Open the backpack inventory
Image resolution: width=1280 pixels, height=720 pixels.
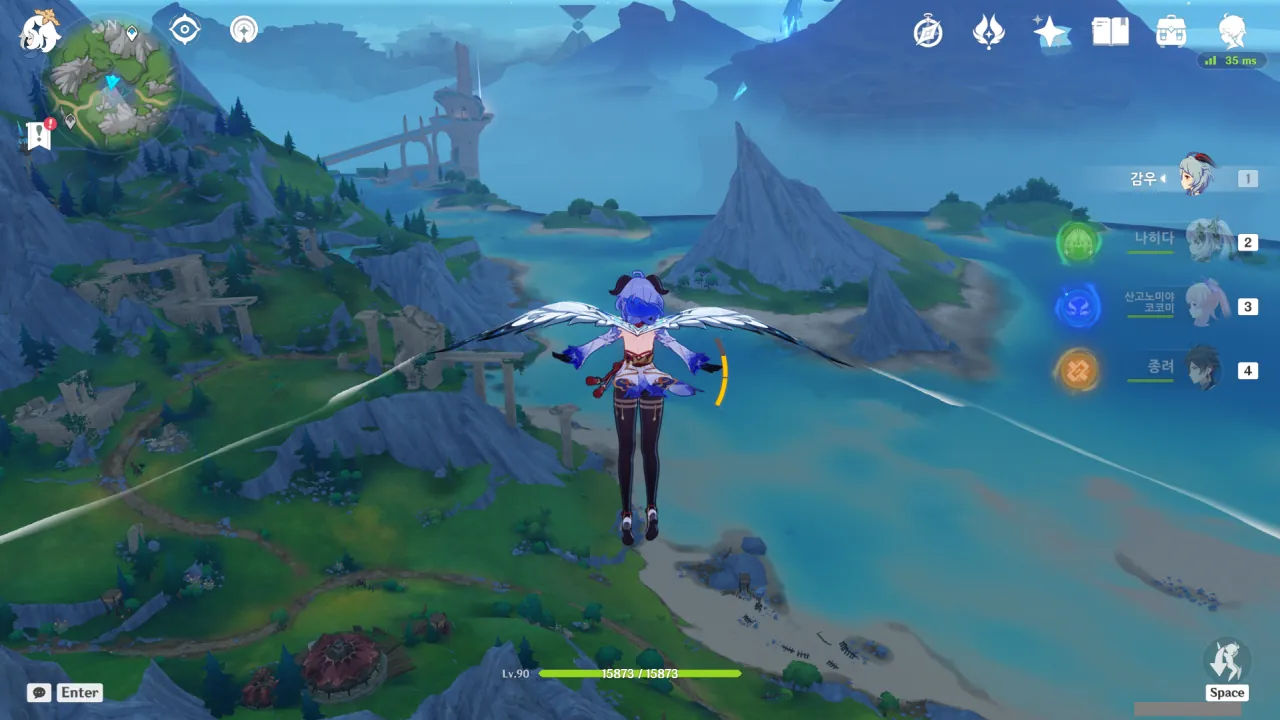click(1171, 32)
